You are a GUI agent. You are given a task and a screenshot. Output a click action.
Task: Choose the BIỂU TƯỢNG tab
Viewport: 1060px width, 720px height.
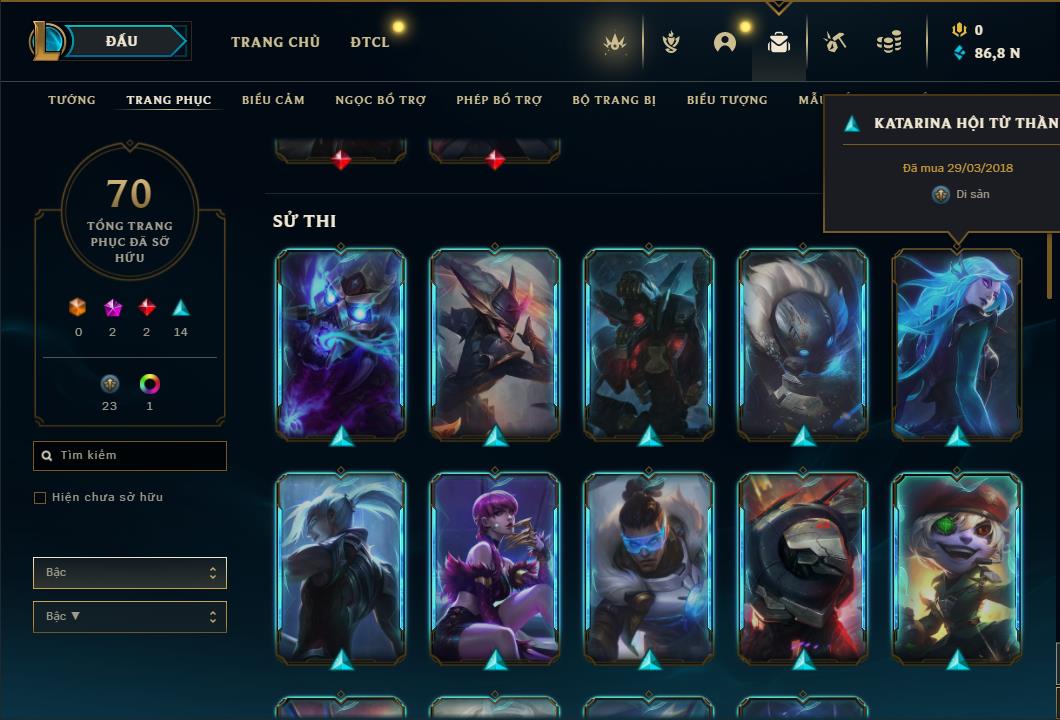click(727, 100)
